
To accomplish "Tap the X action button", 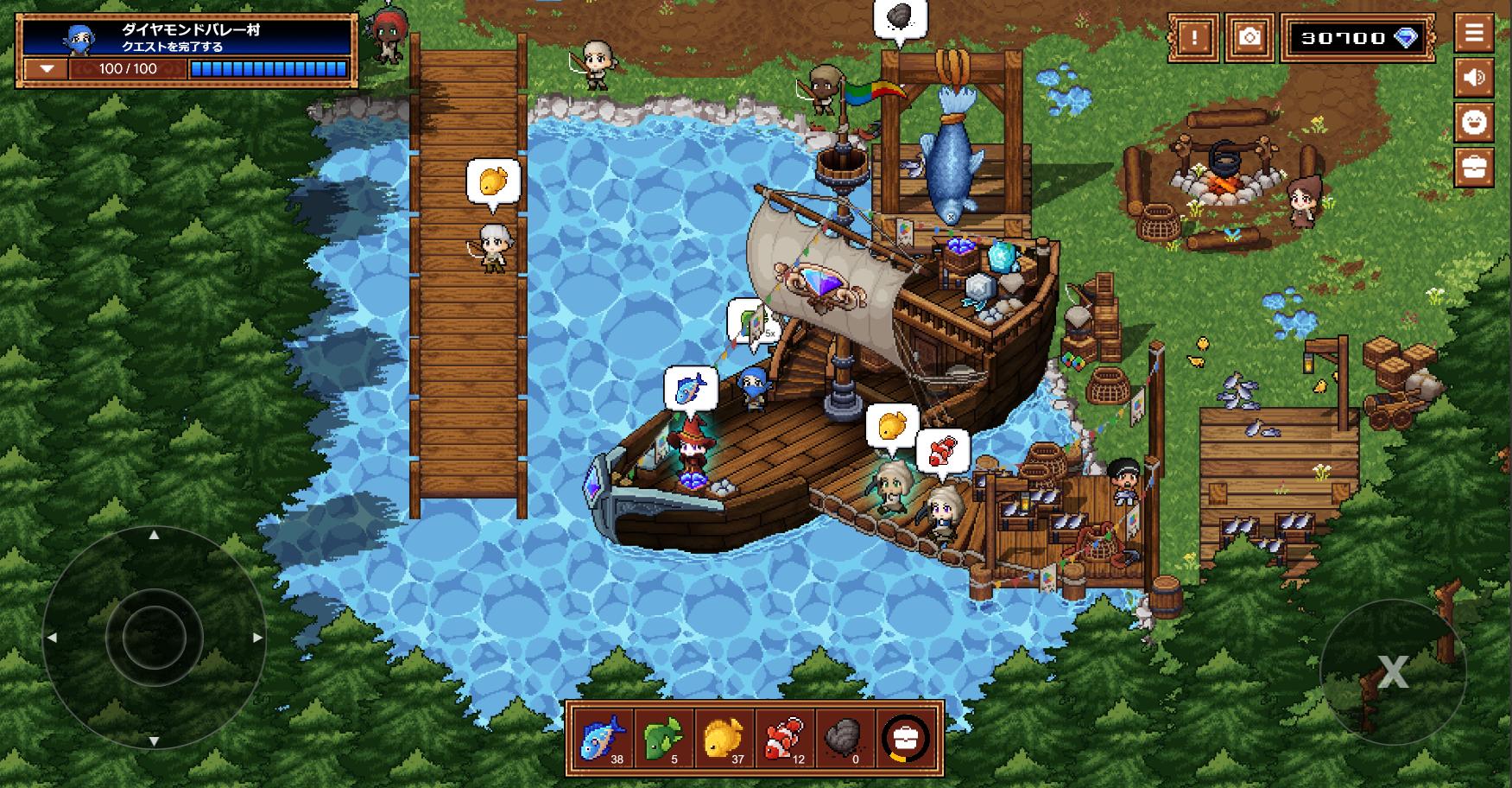I will [x=1393, y=671].
